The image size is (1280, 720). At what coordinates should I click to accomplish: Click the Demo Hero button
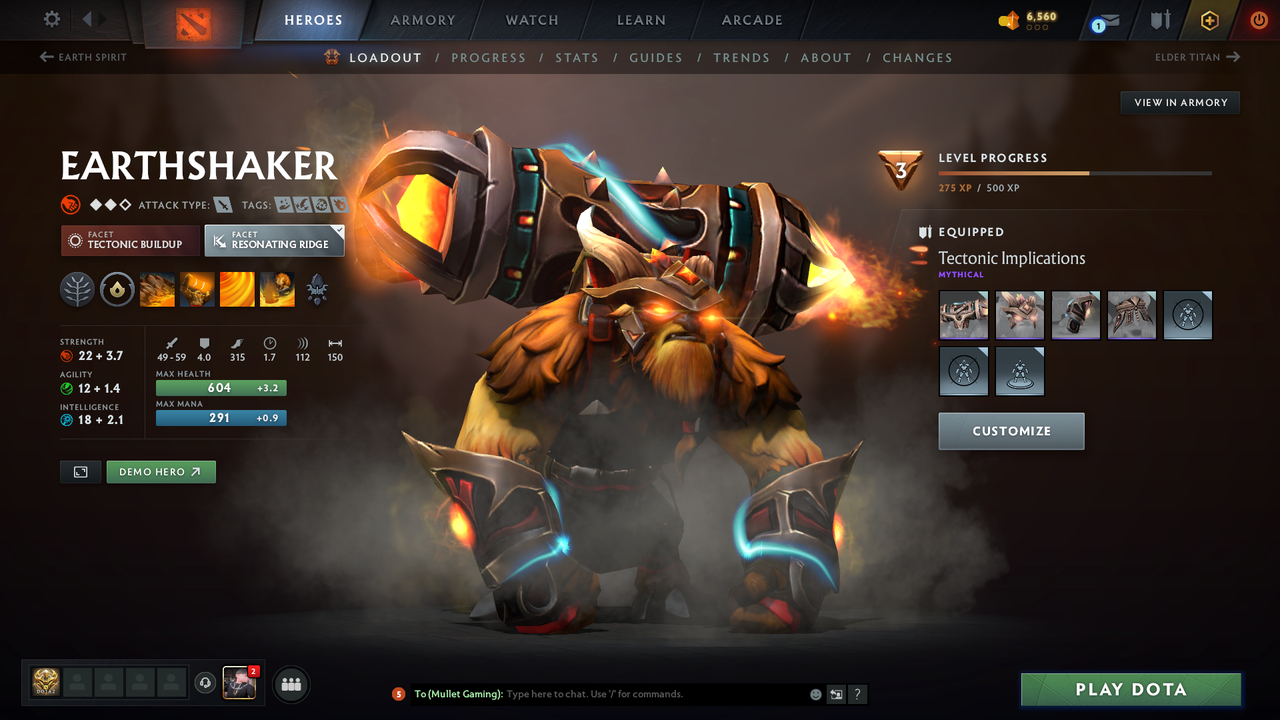pos(161,471)
